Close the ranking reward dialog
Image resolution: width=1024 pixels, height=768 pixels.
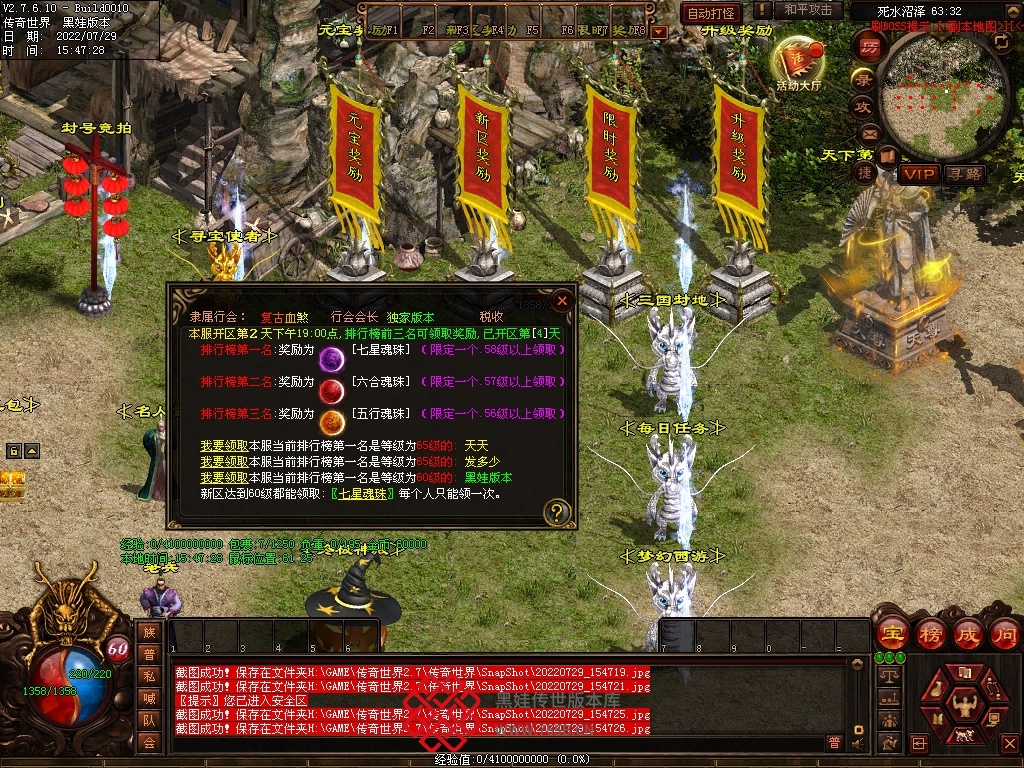point(562,299)
